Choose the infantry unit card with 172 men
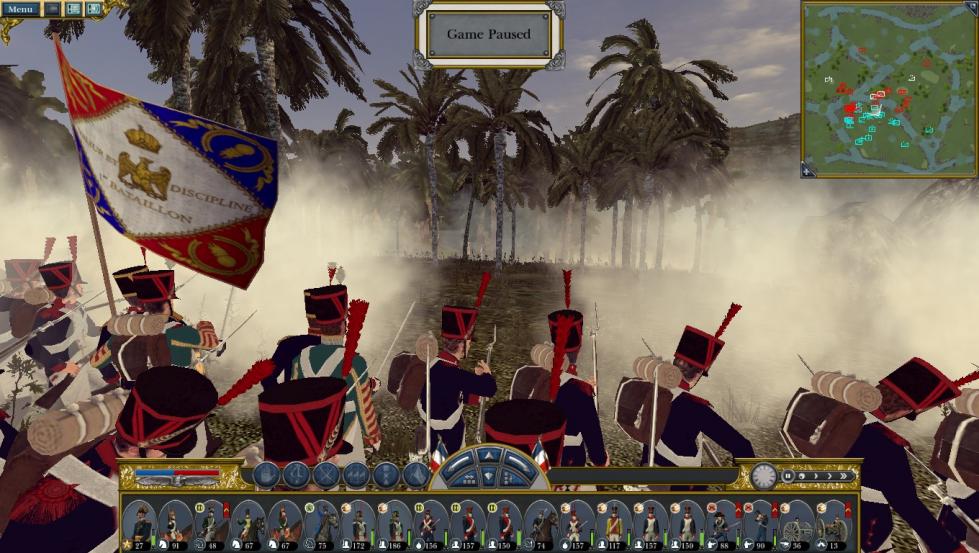The width and height of the screenshot is (979, 553). click(x=358, y=522)
